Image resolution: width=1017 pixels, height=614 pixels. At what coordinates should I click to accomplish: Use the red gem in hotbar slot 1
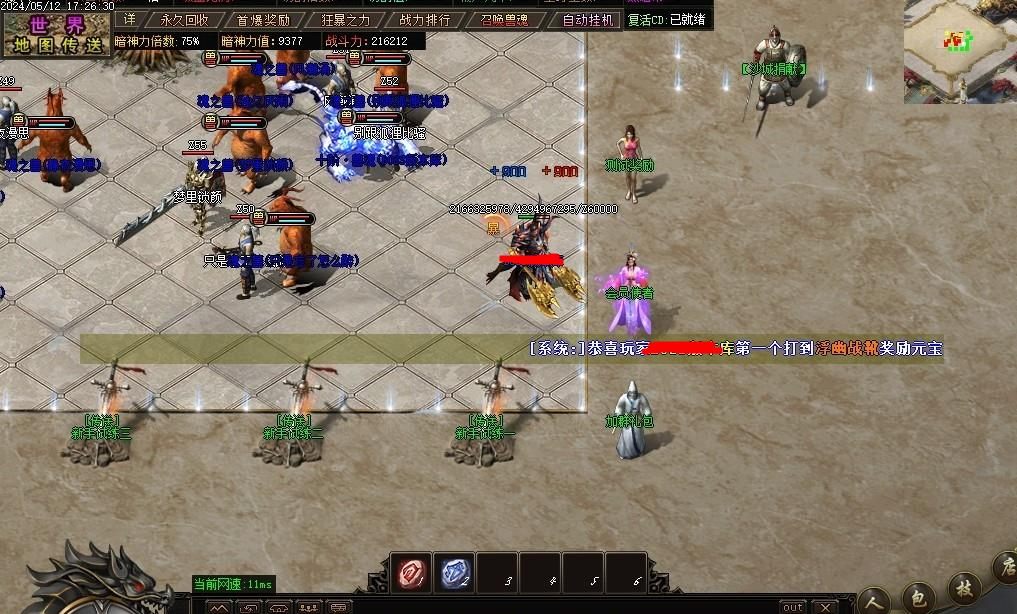tap(410, 572)
